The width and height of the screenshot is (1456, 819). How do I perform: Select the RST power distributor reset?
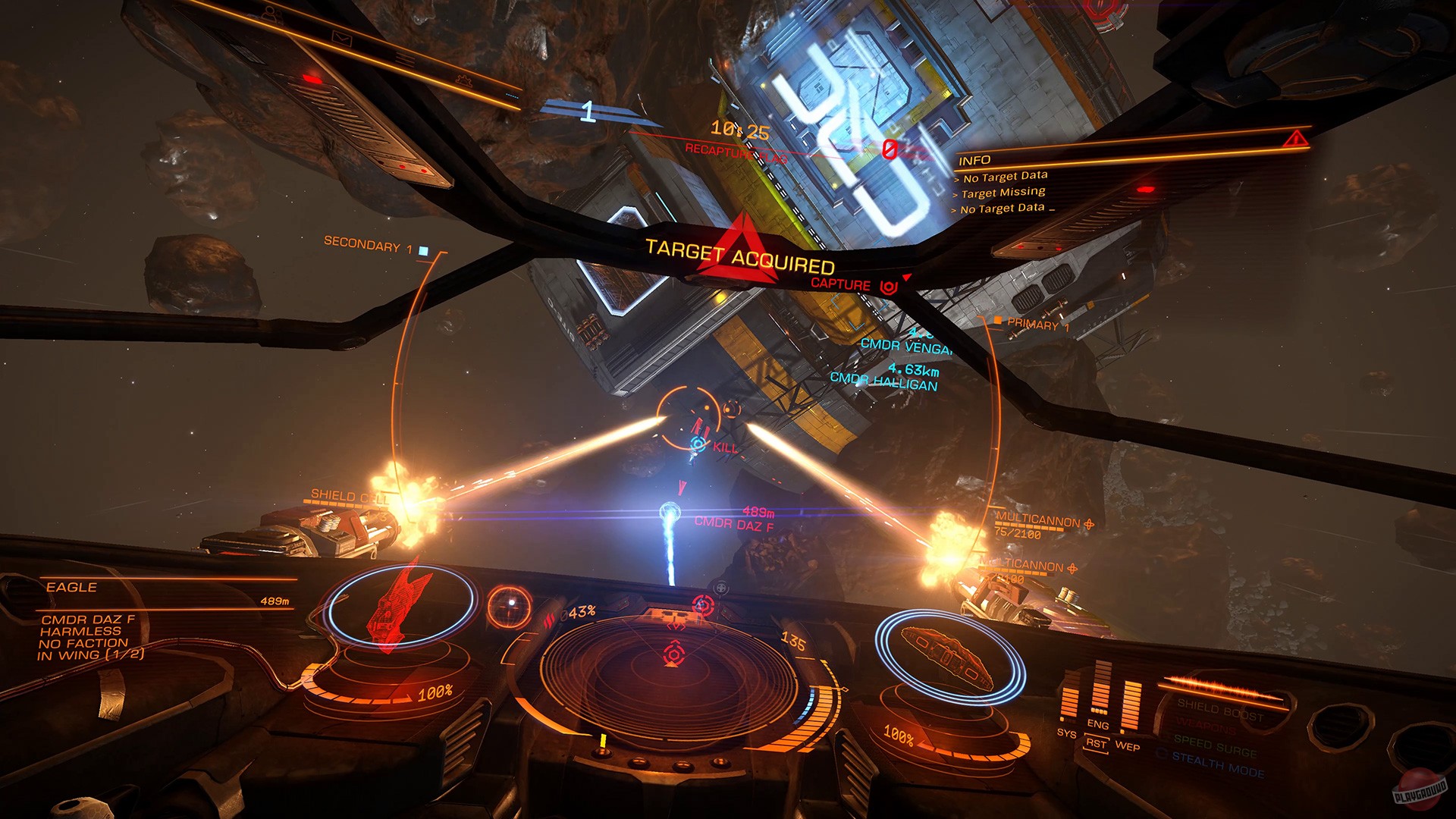pyautogui.click(x=1096, y=744)
